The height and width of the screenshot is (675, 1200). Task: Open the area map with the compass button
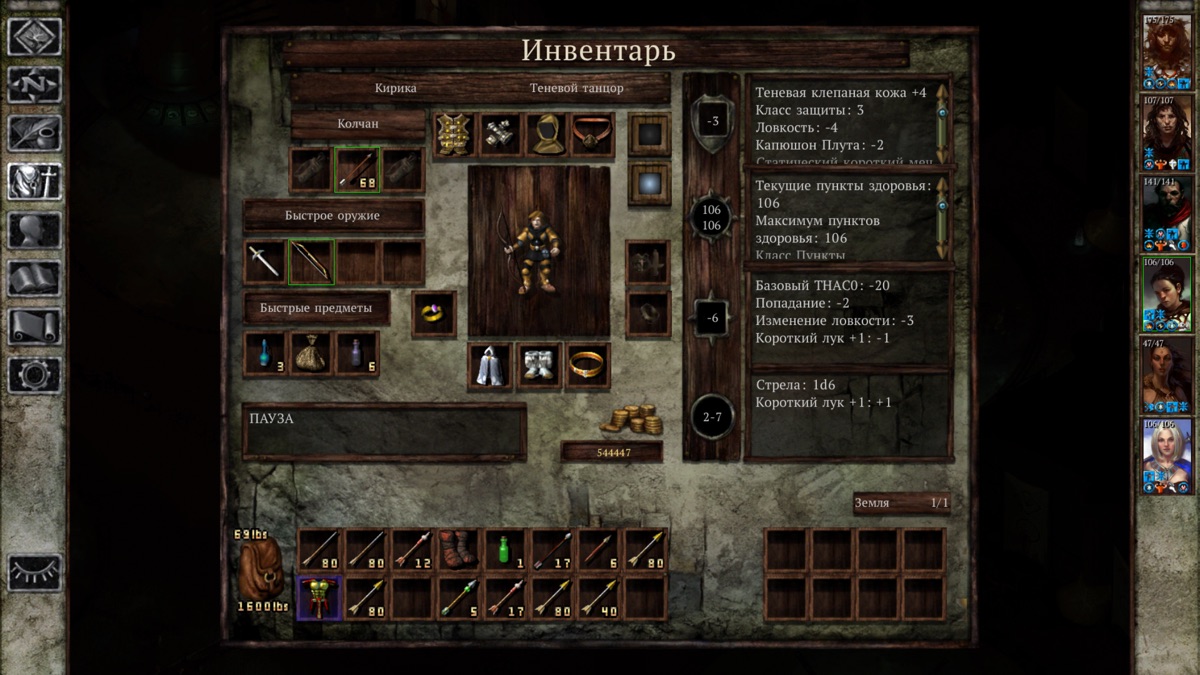(35, 84)
